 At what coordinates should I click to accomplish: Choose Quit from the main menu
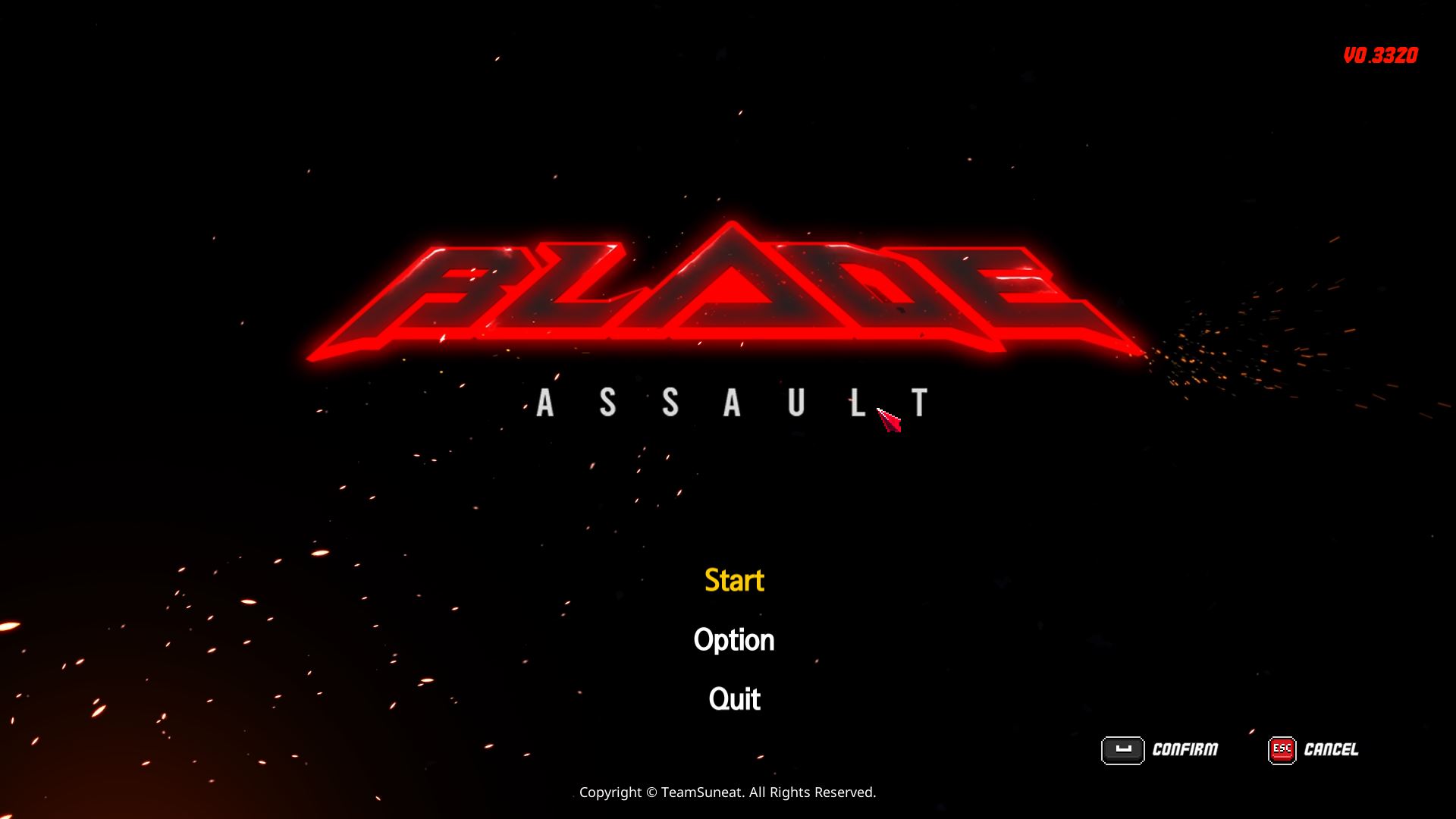tap(733, 698)
